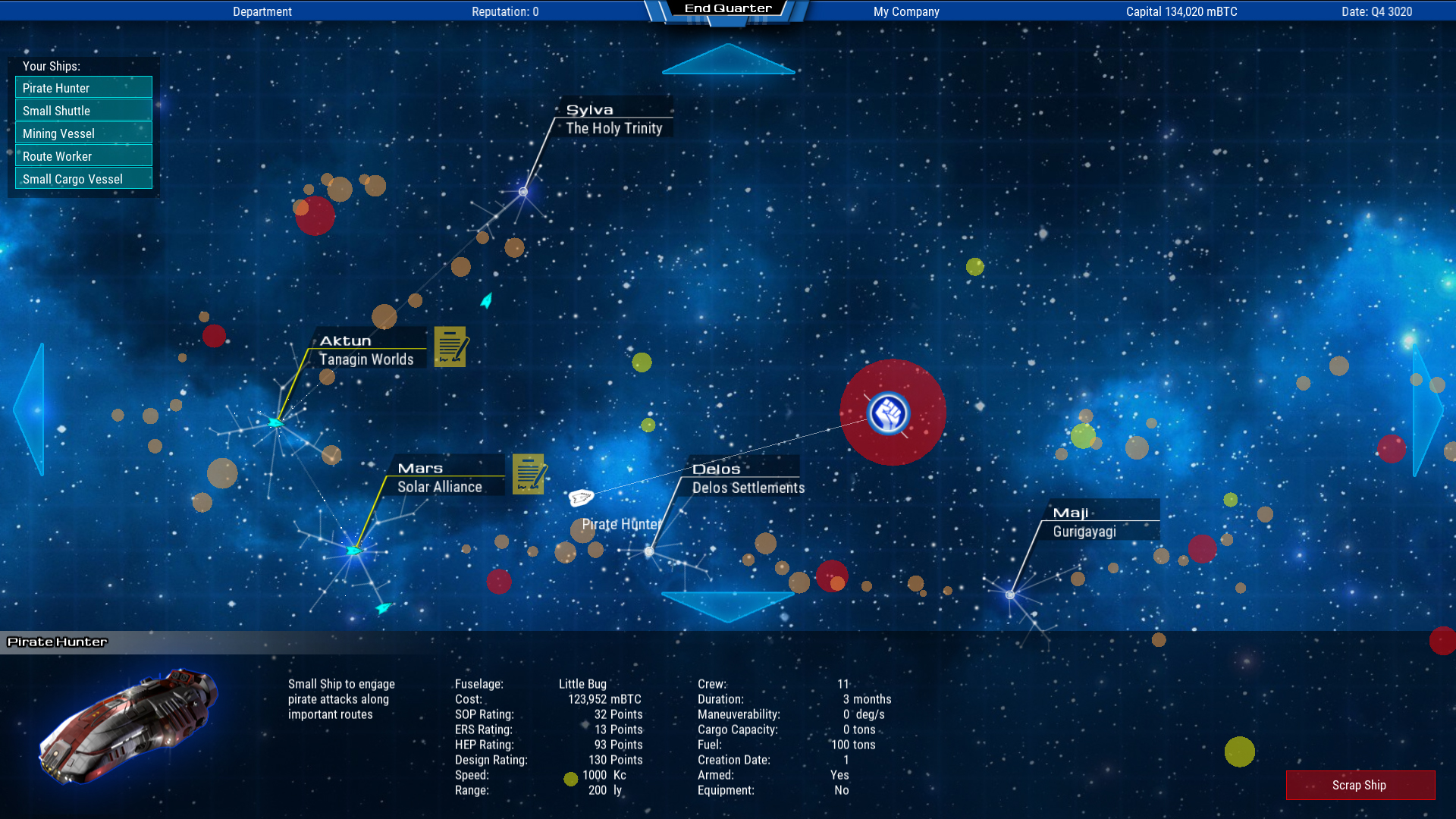The image size is (1456, 819).
Task: Select the Sylva star system node
Action: coord(523,191)
